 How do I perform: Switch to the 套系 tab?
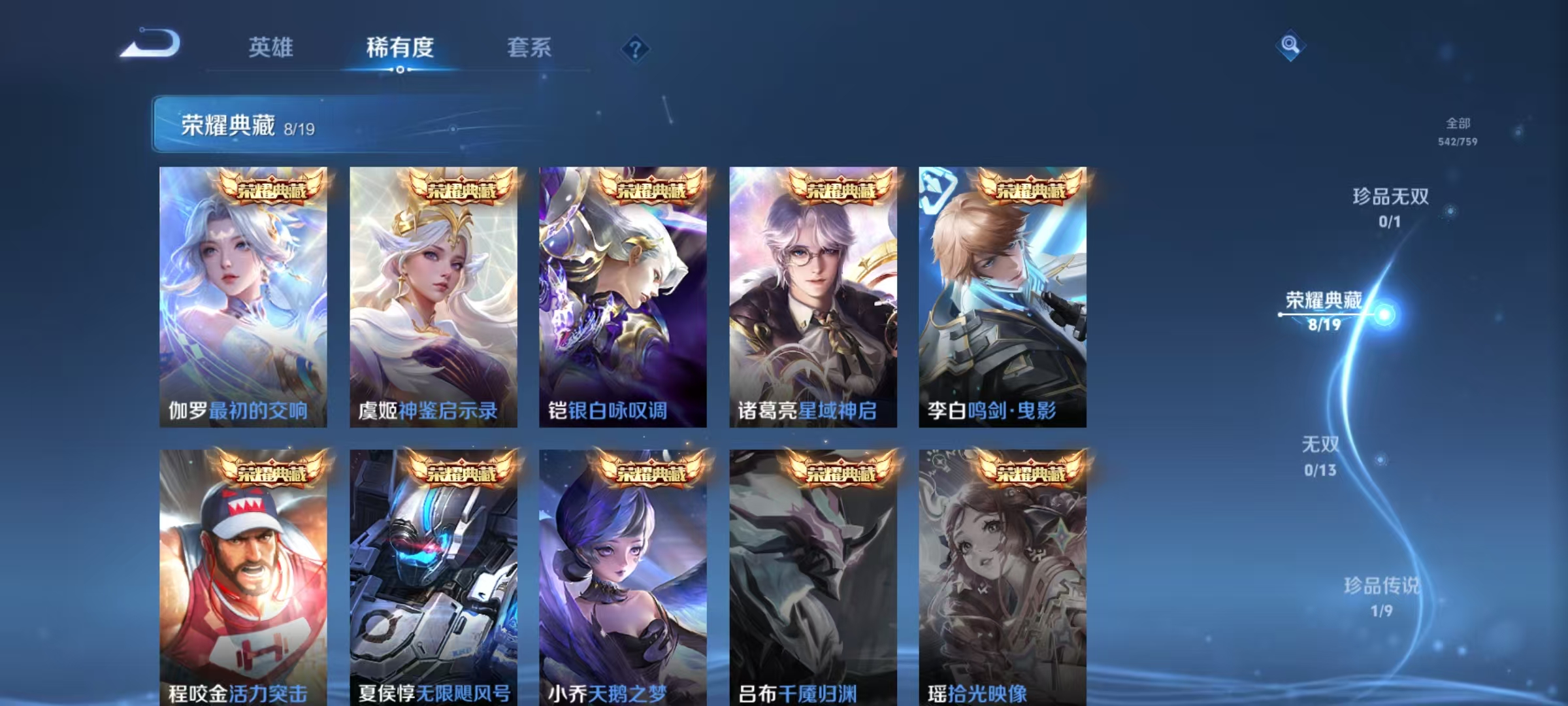(529, 47)
